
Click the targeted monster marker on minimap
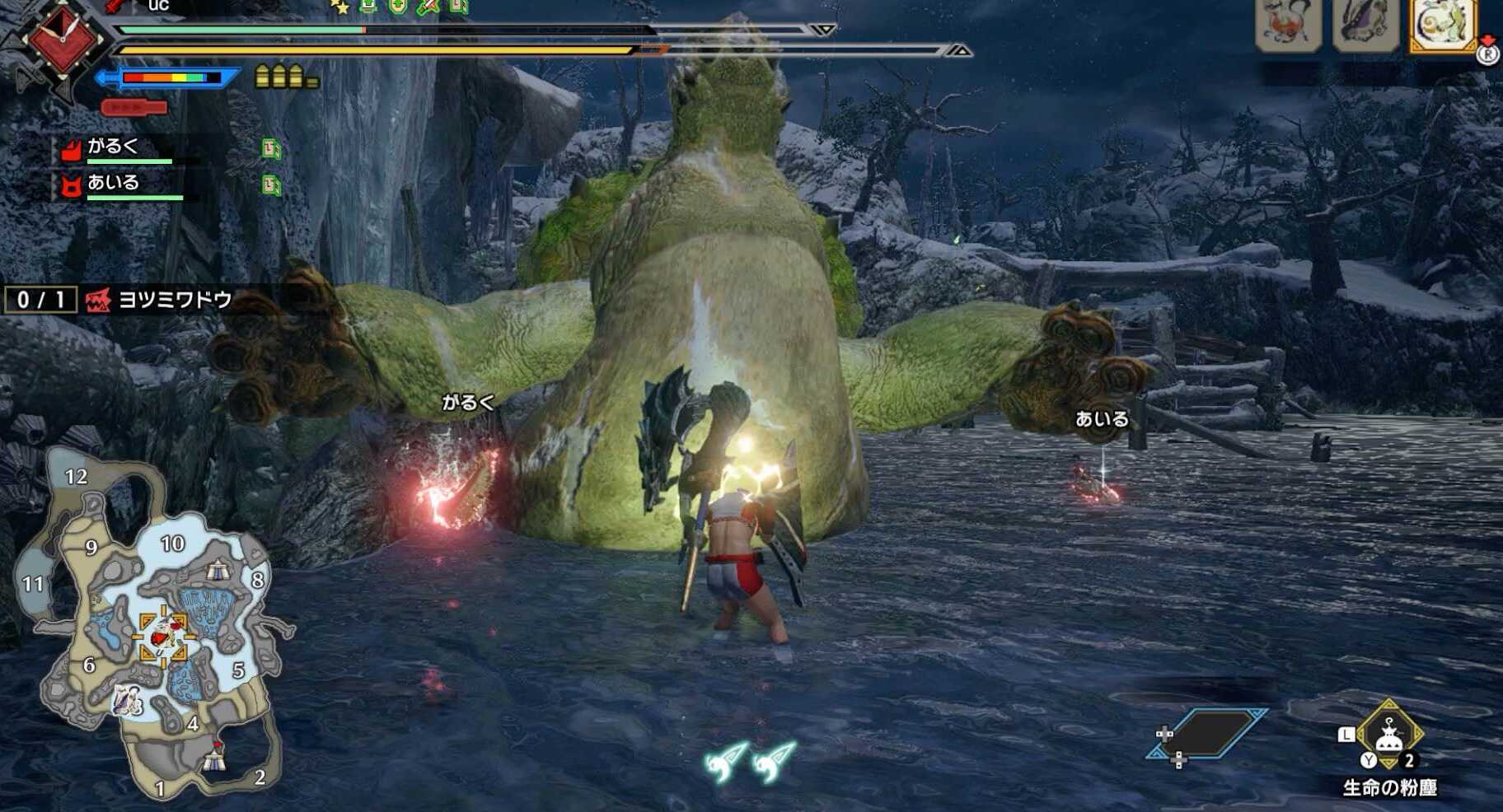[162, 635]
